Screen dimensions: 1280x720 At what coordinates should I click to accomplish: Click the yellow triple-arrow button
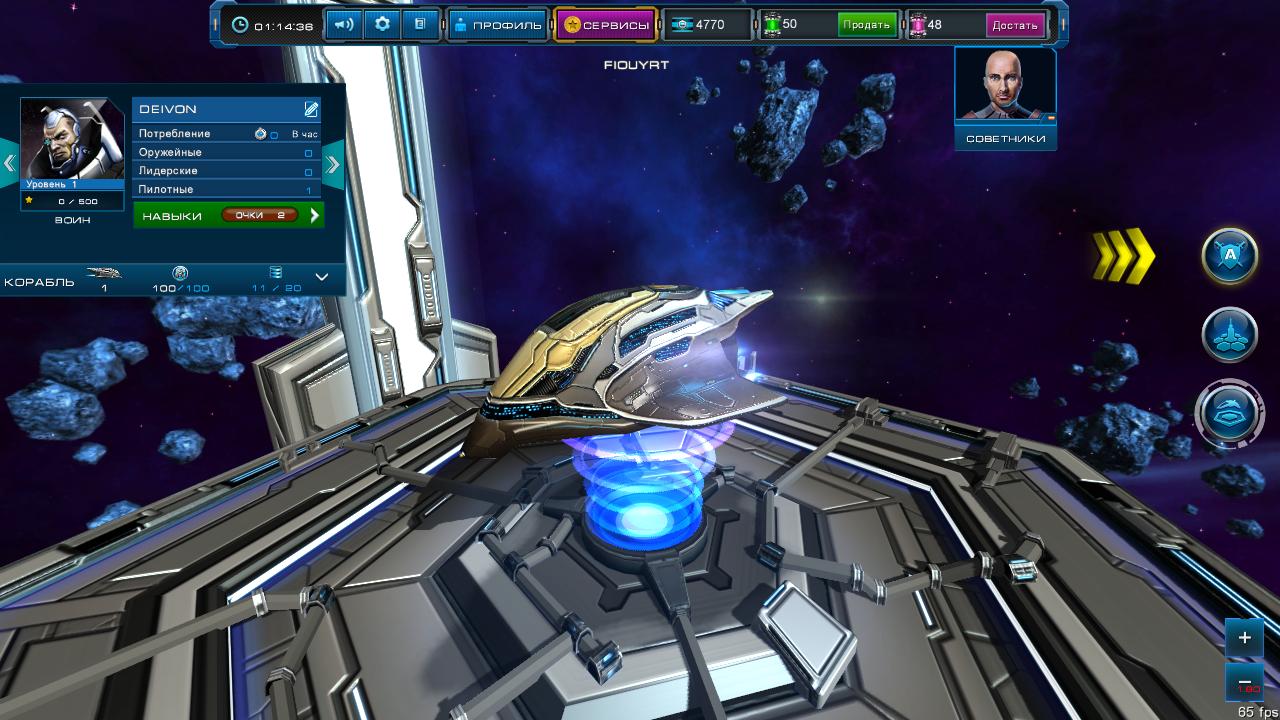(x=1123, y=257)
